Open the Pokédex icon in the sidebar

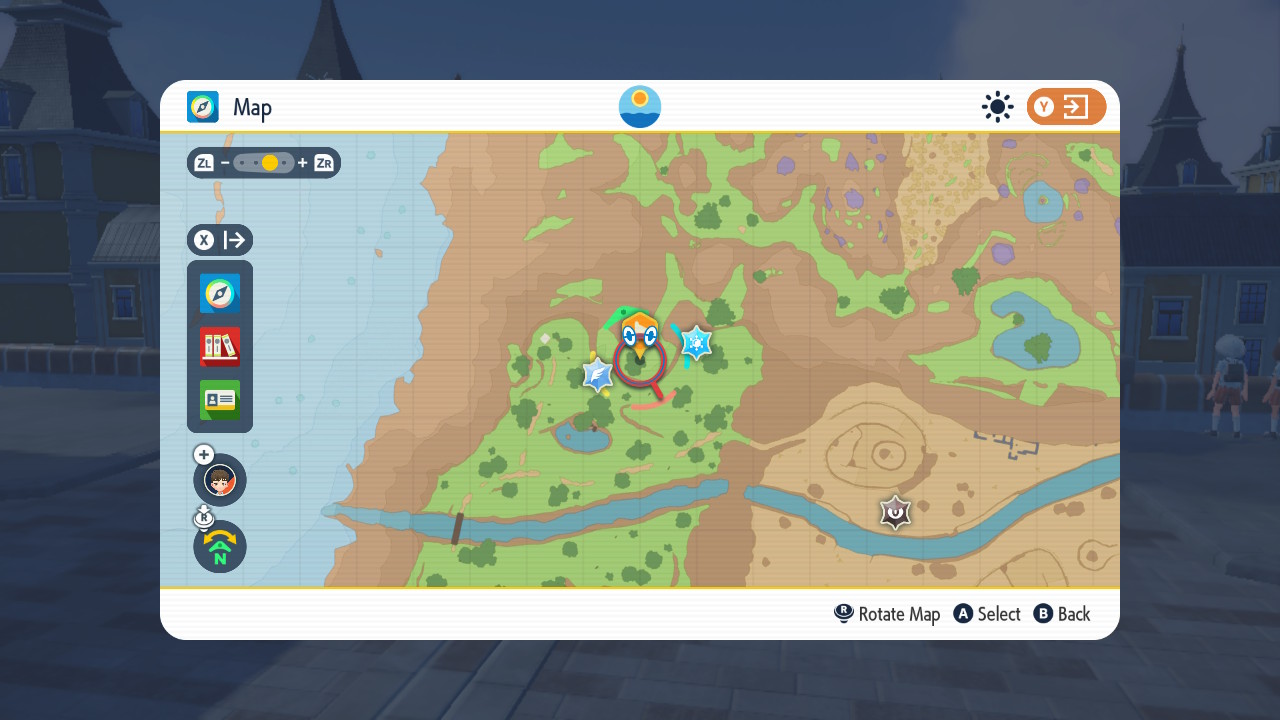pyautogui.click(x=219, y=345)
